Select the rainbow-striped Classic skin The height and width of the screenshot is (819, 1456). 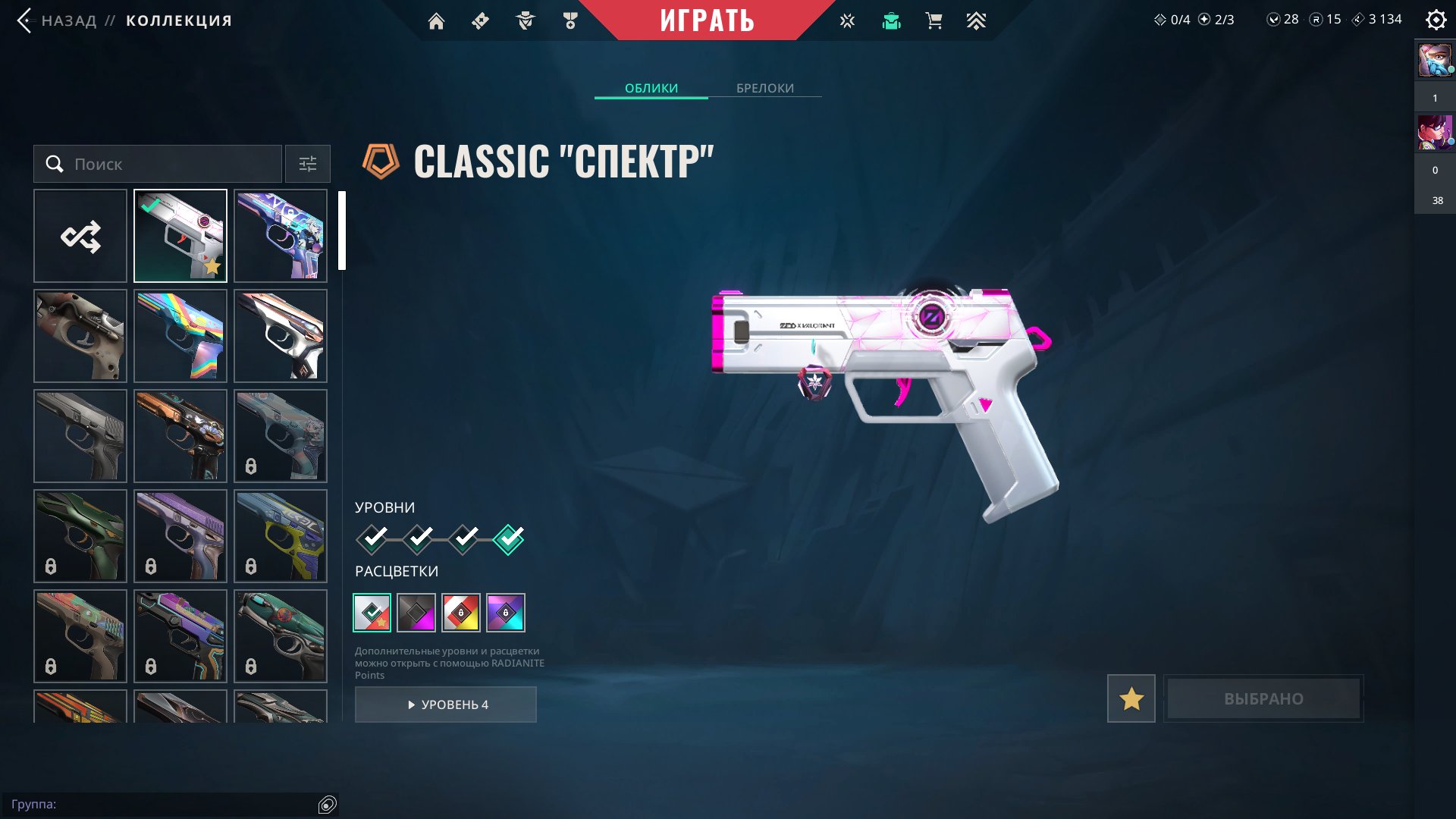(x=180, y=336)
